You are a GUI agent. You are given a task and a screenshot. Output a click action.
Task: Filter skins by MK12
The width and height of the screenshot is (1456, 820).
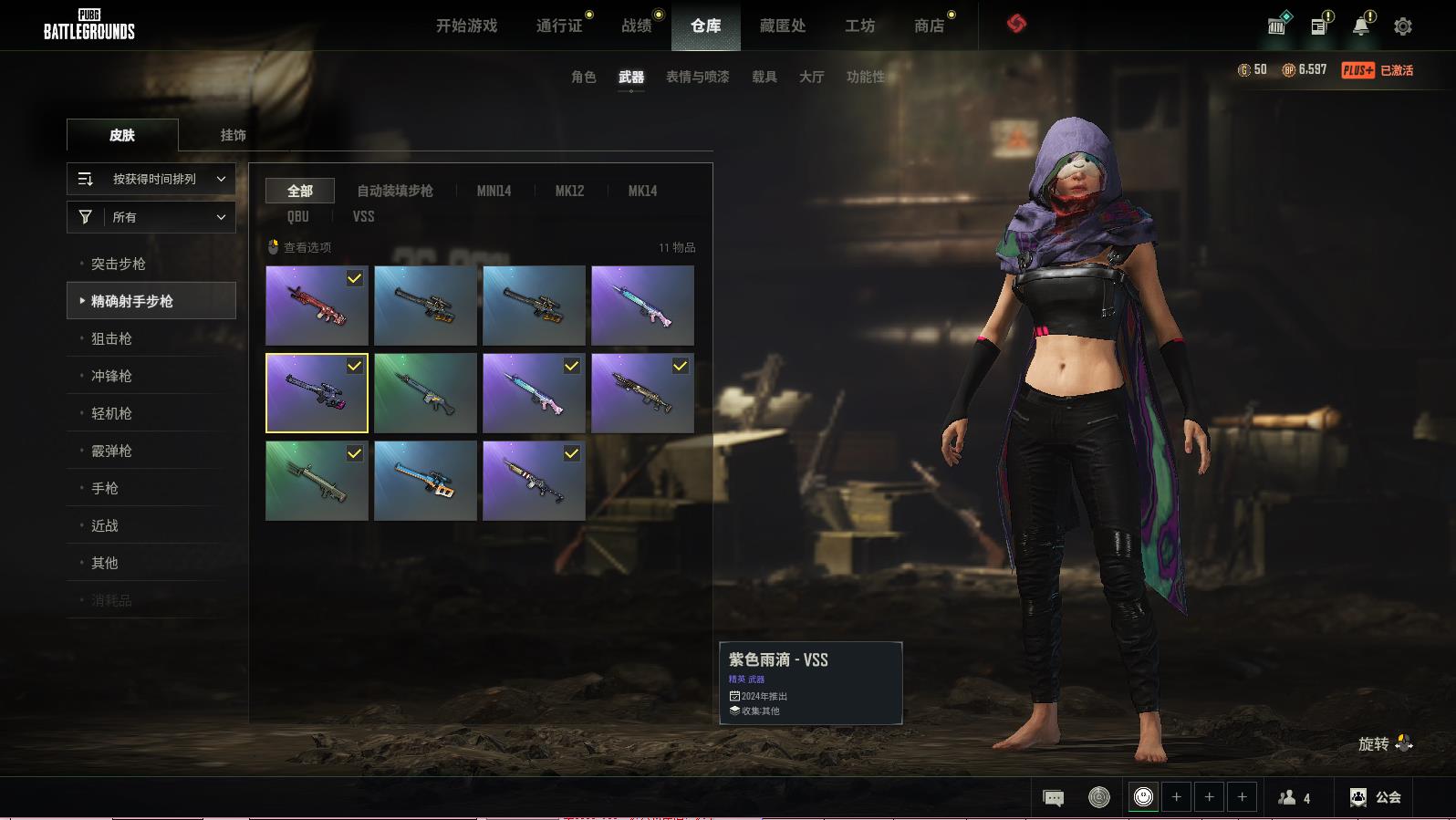pyautogui.click(x=569, y=191)
